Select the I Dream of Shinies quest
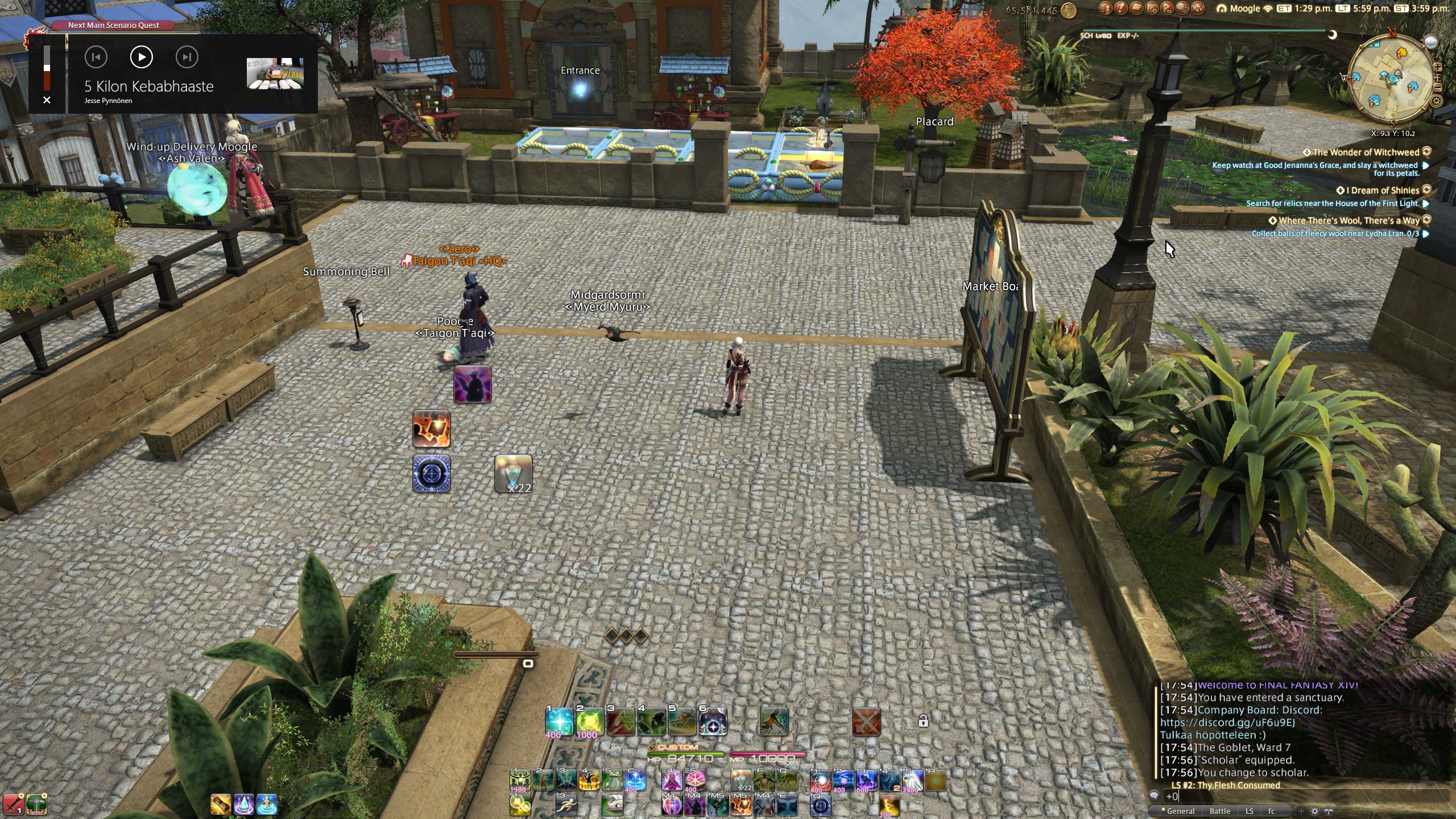Image resolution: width=1456 pixels, height=819 pixels. click(x=1382, y=191)
